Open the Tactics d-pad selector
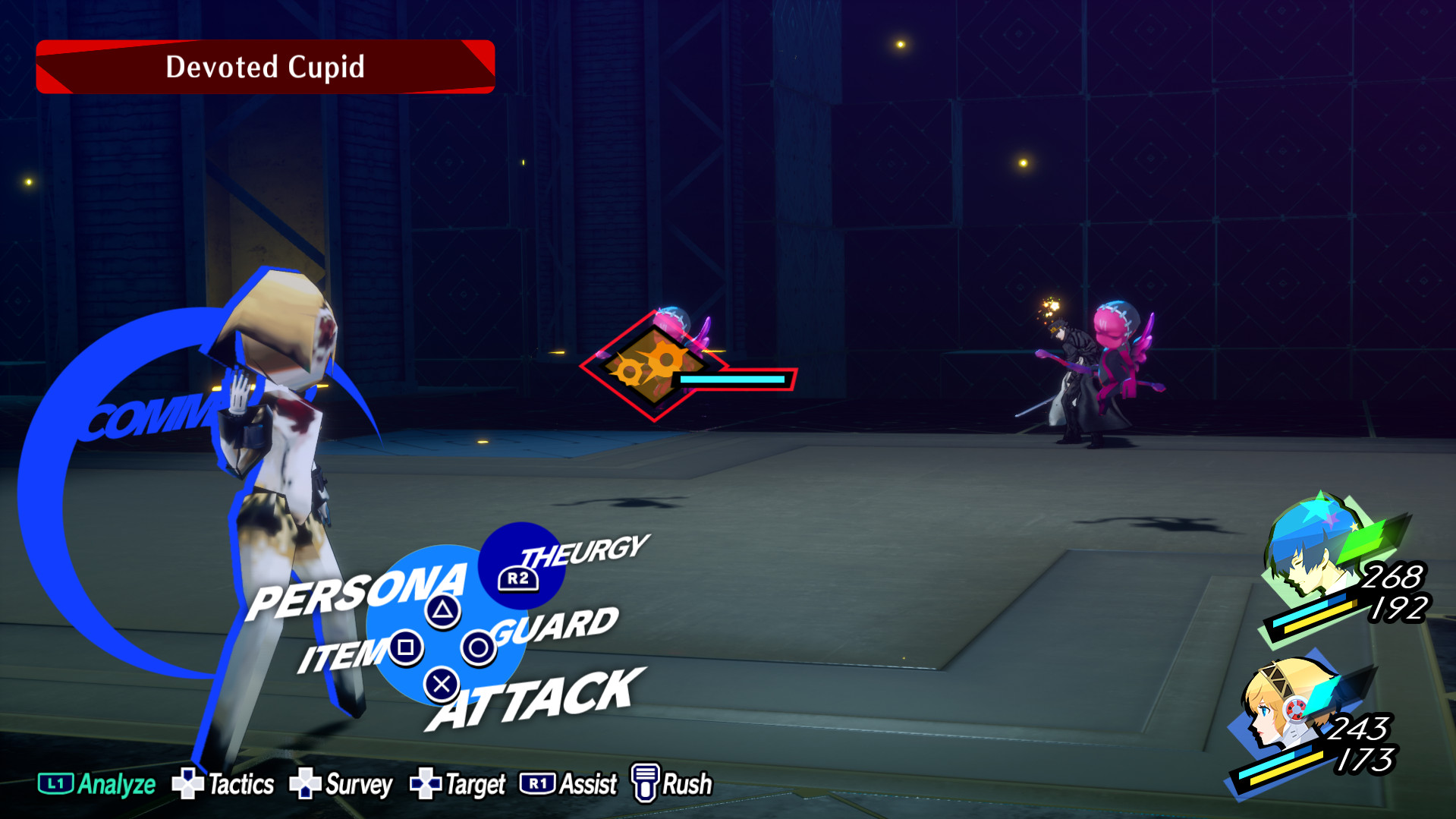 click(x=187, y=784)
